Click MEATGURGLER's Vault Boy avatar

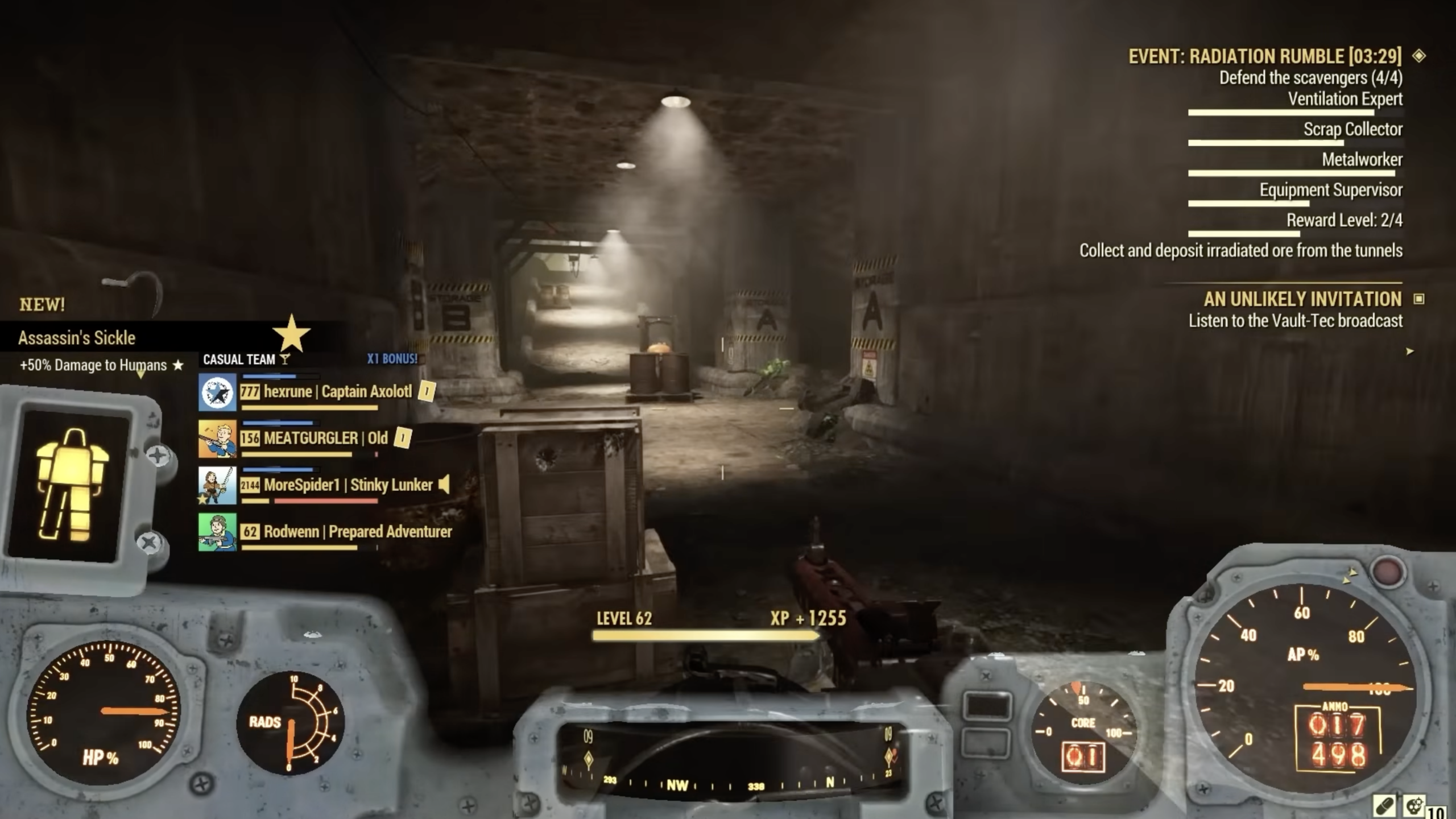tap(218, 438)
